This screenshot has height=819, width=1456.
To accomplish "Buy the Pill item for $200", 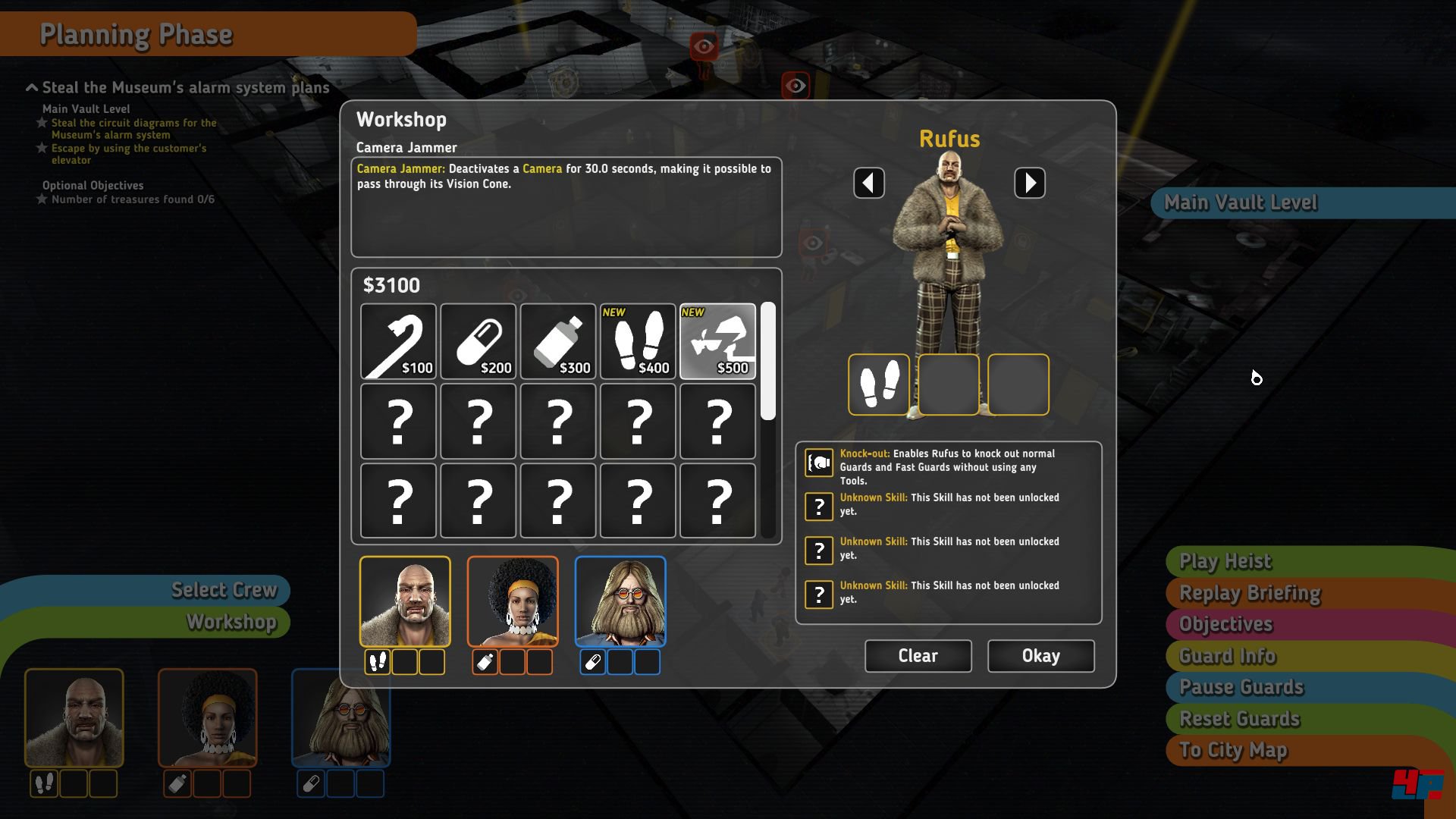I will [x=478, y=340].
